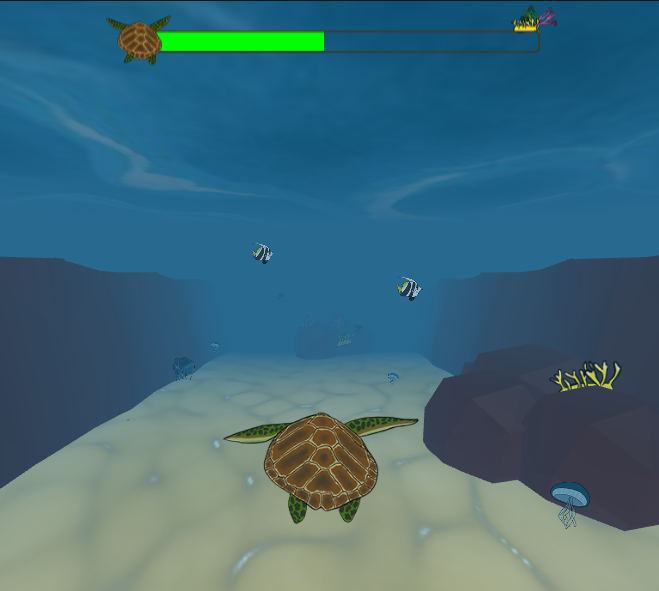This screenshot has width=659, height=591.
Task: Select the coral reef goal icon
Action: 534,19
